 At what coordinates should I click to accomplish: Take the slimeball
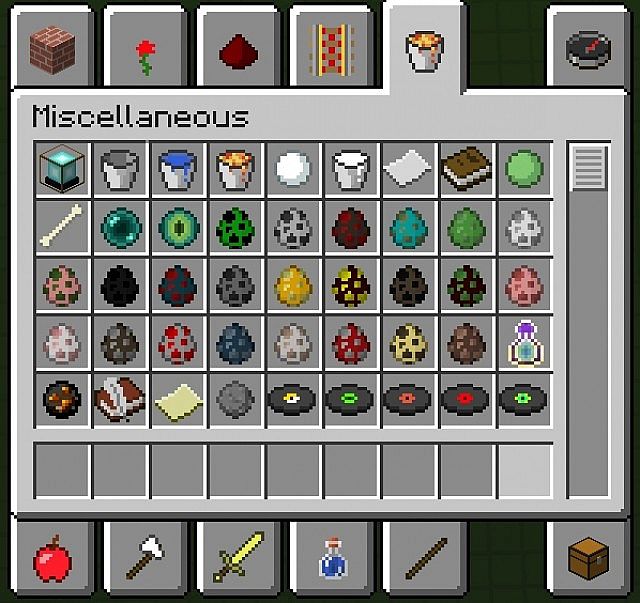(x=523, y=168)
